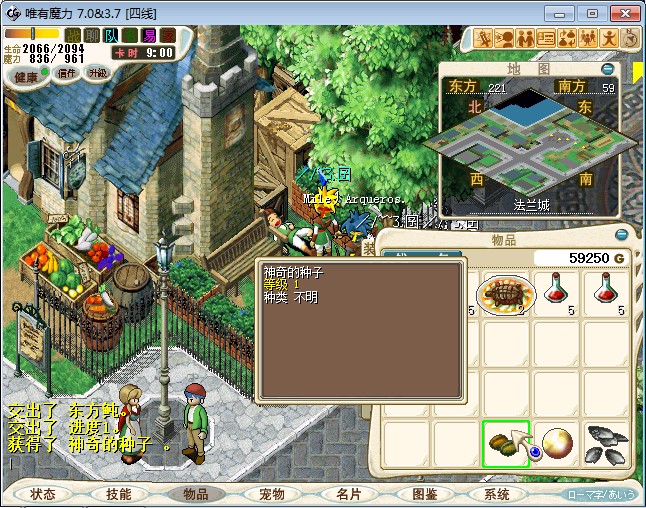Open the 图鉴 album menu
The width and height of the screenshot is (646, 508).
point(423,494)
